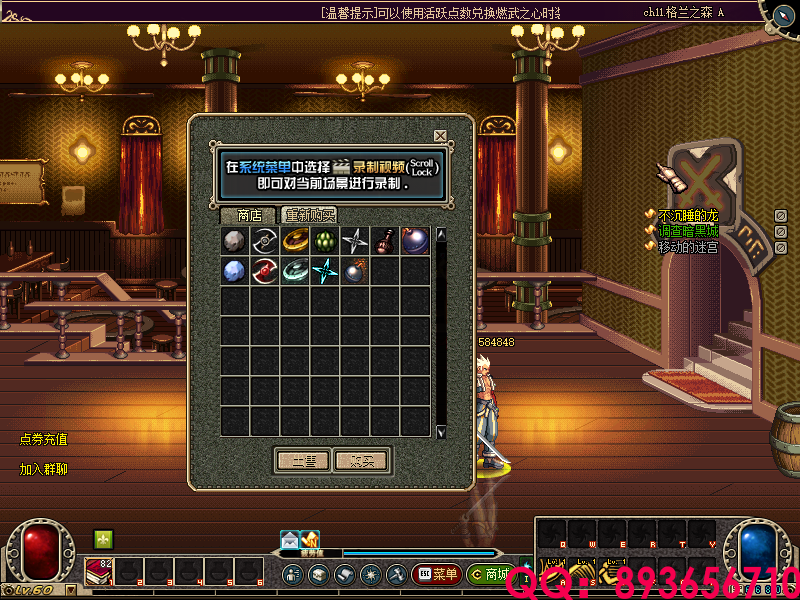
Task: Select the silver shuriken item
Action: tap(355, 241)
